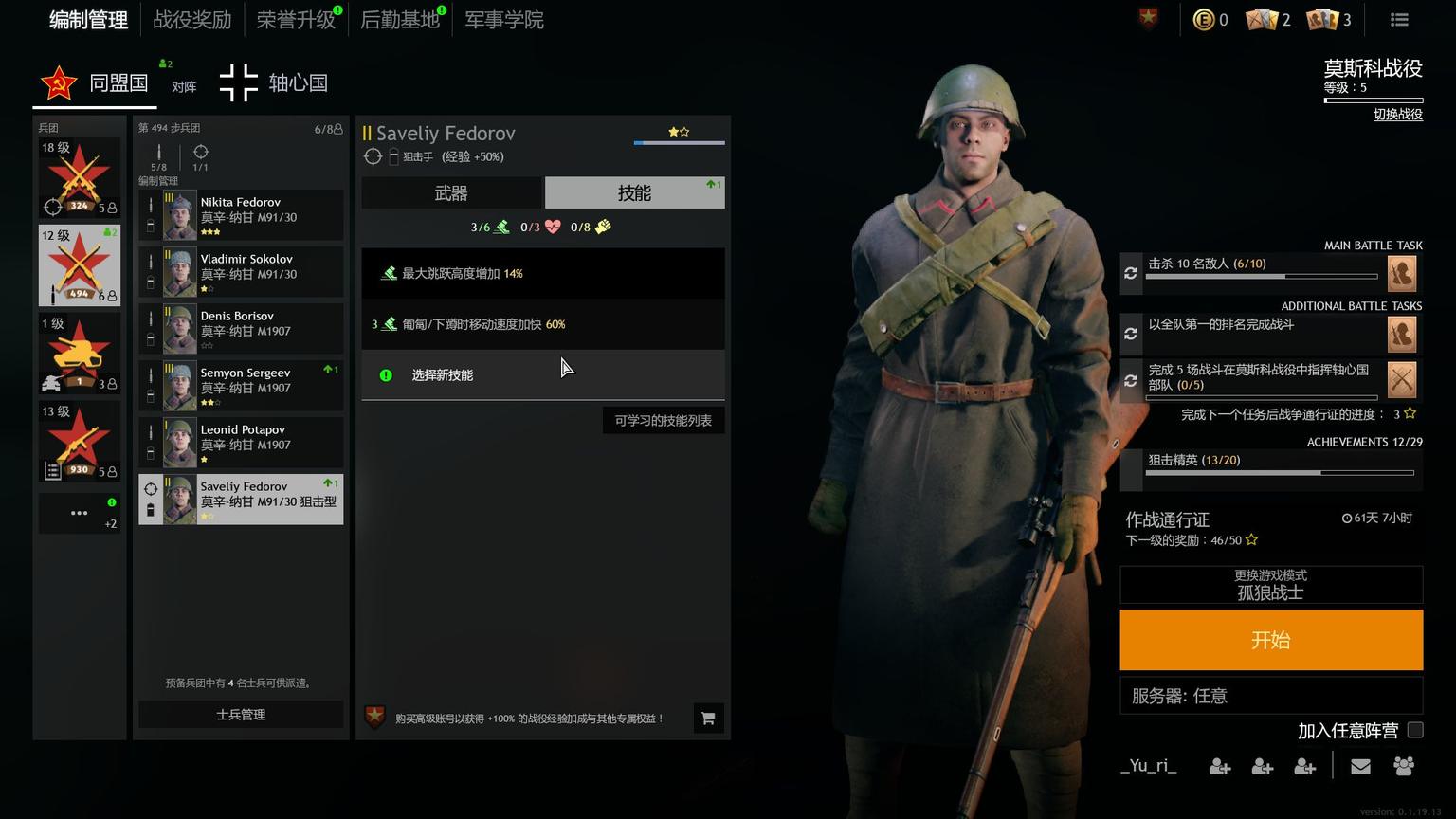This screenshot has width=1456, height=819.
Task: Open the hamburger main menu icon
Action: (1399, 20)
